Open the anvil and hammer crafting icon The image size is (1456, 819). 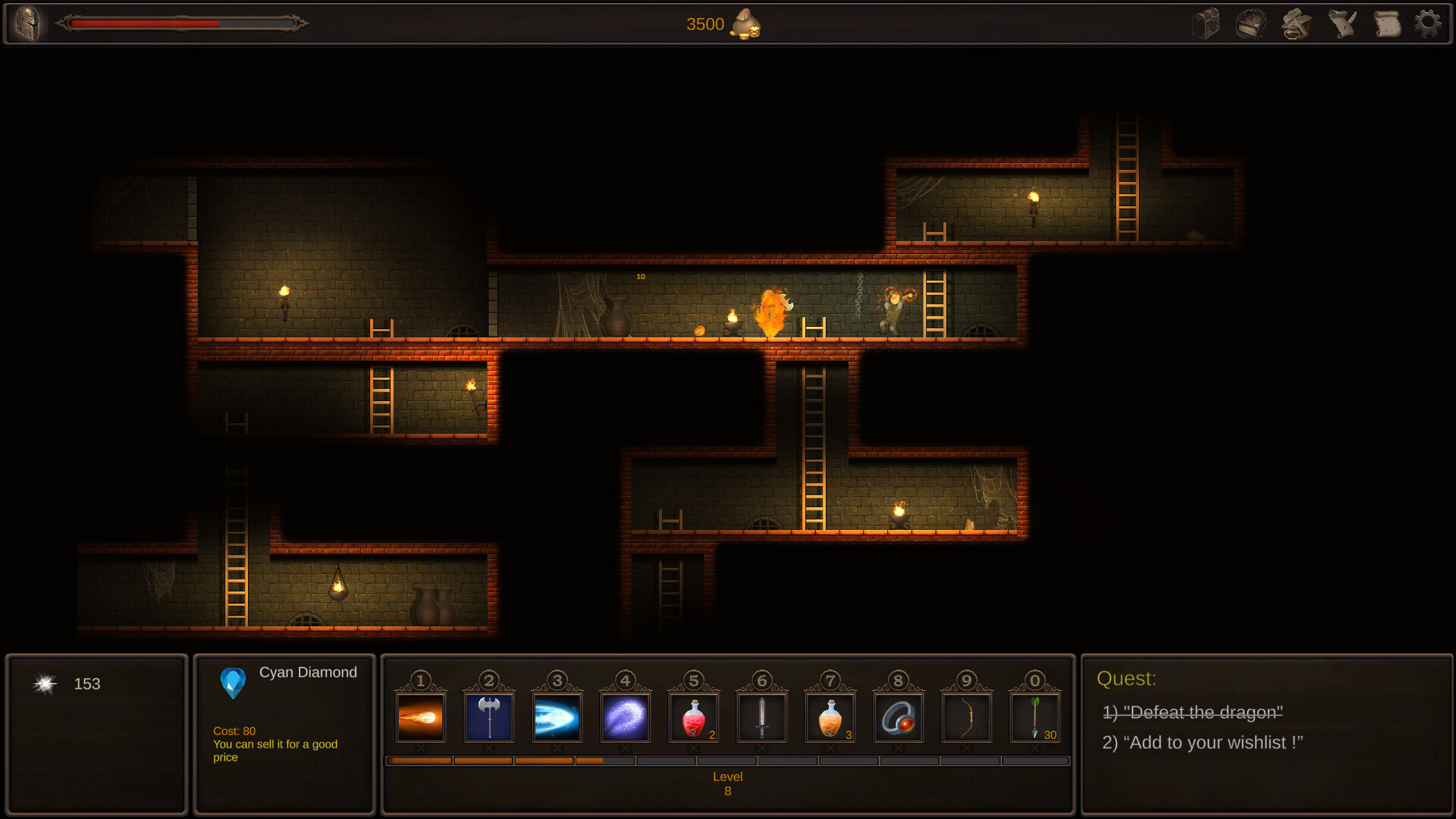coord(1296,24)
